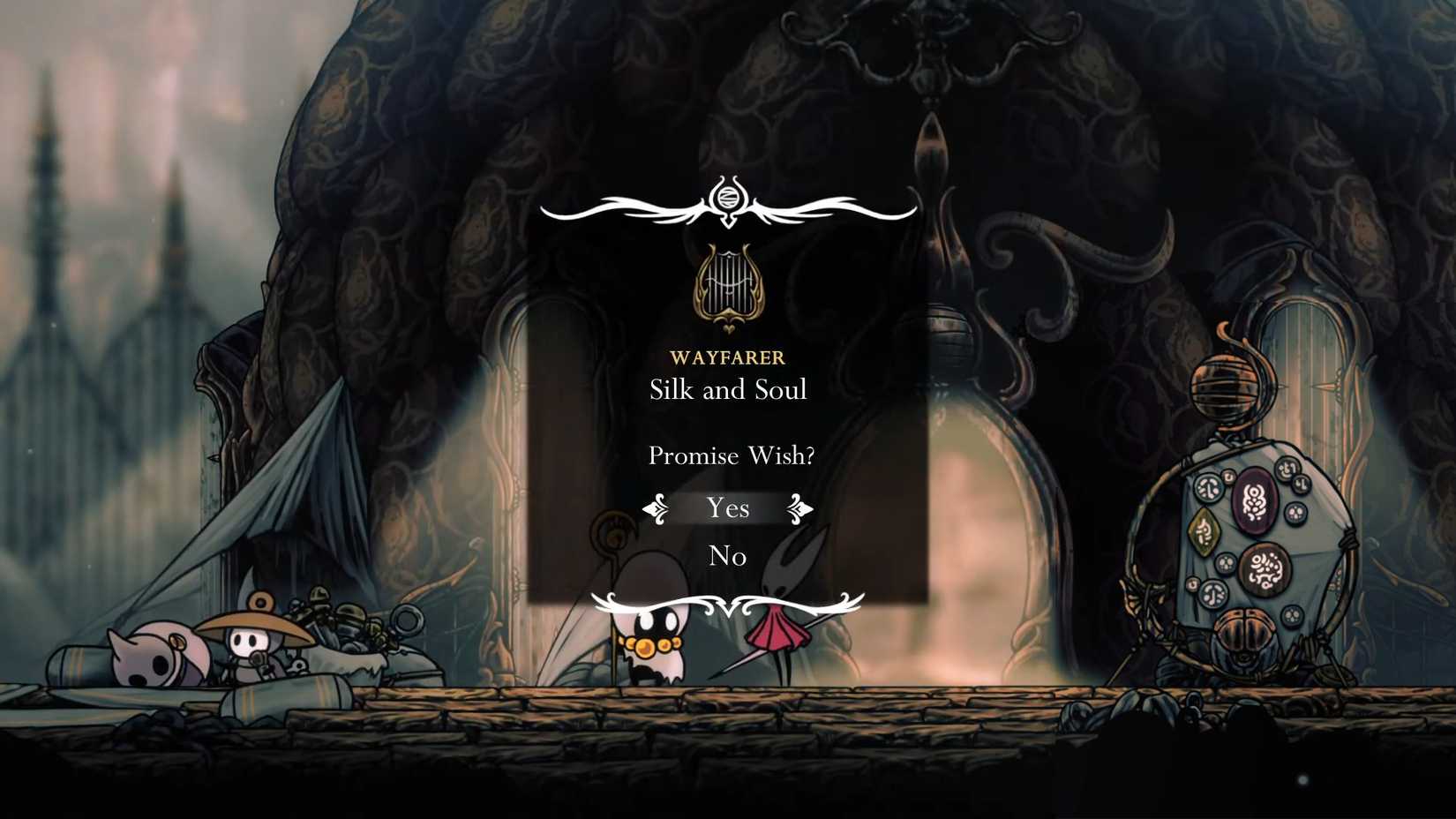Open the WAYFARER quest category label
This screenshot has height=819, width=1456.
point(727,358)
